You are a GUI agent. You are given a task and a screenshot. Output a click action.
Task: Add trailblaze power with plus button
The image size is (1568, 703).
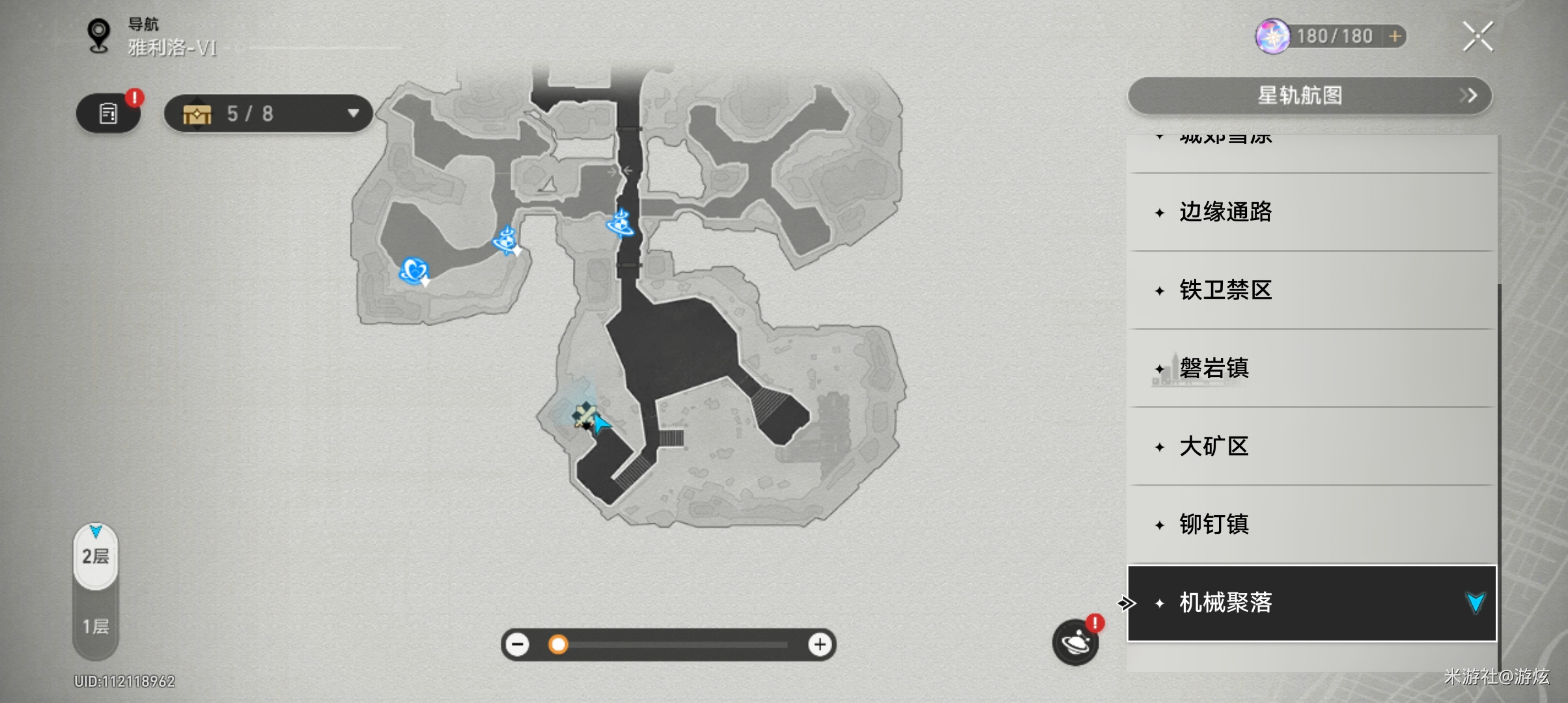pyautogui.click(x=1395, y=36)
